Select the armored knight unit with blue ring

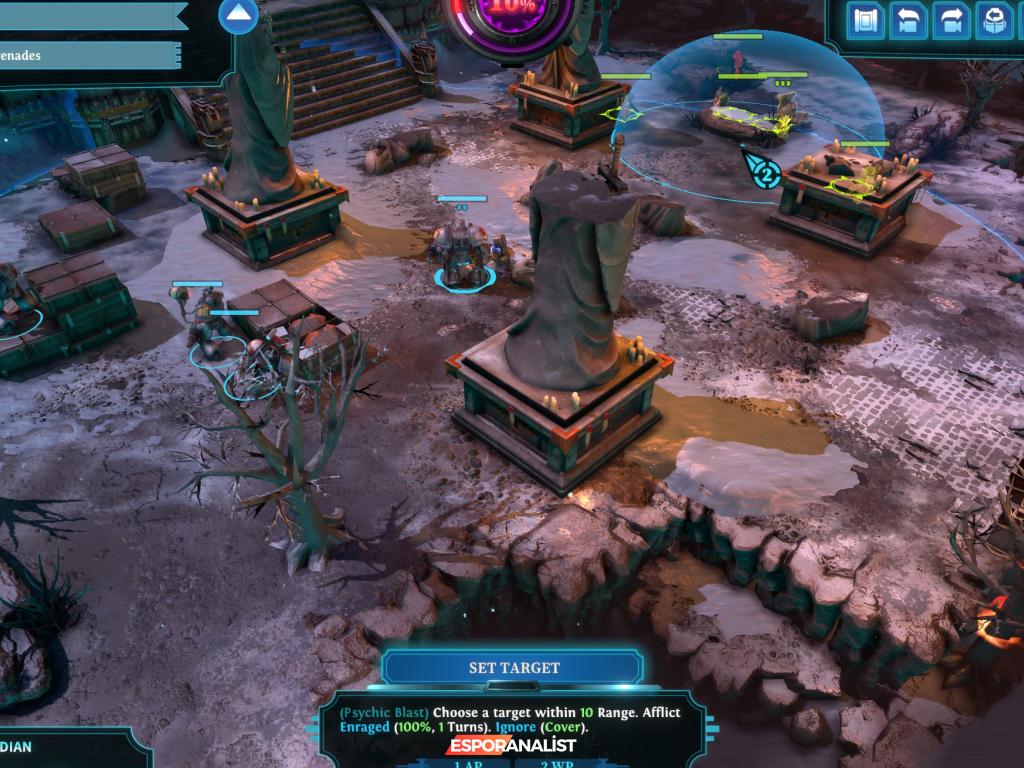click(x=461, y=255)
